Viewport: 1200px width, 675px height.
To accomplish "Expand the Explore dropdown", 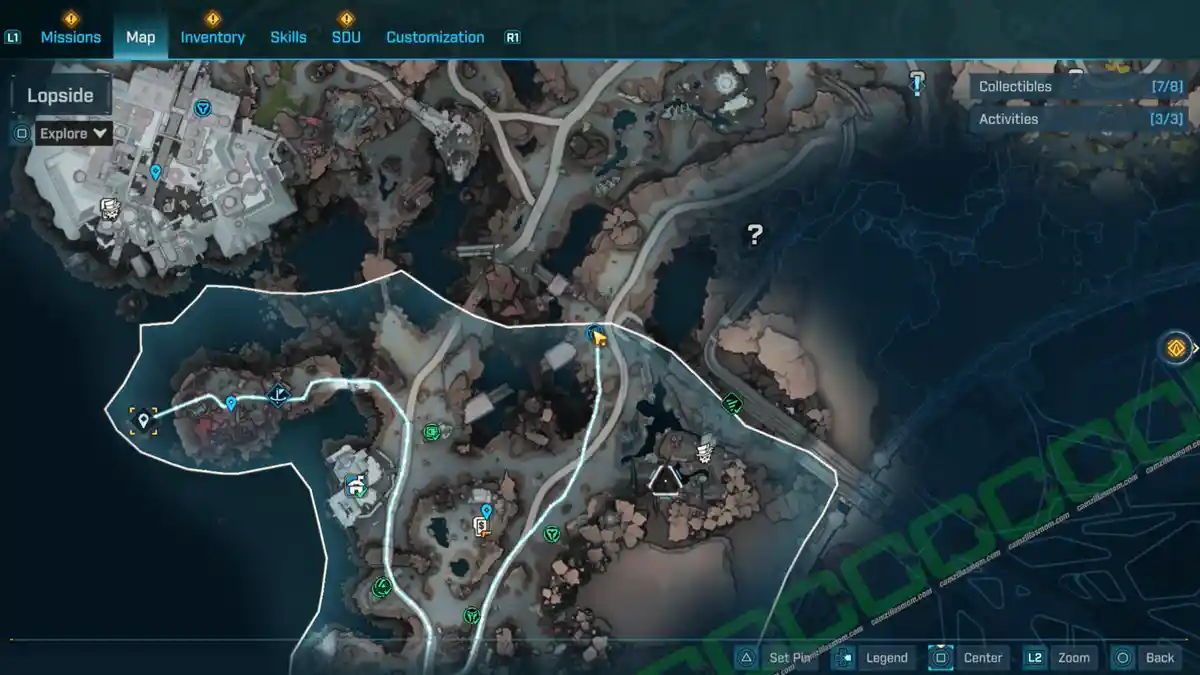I will click(x=74, y=133).
